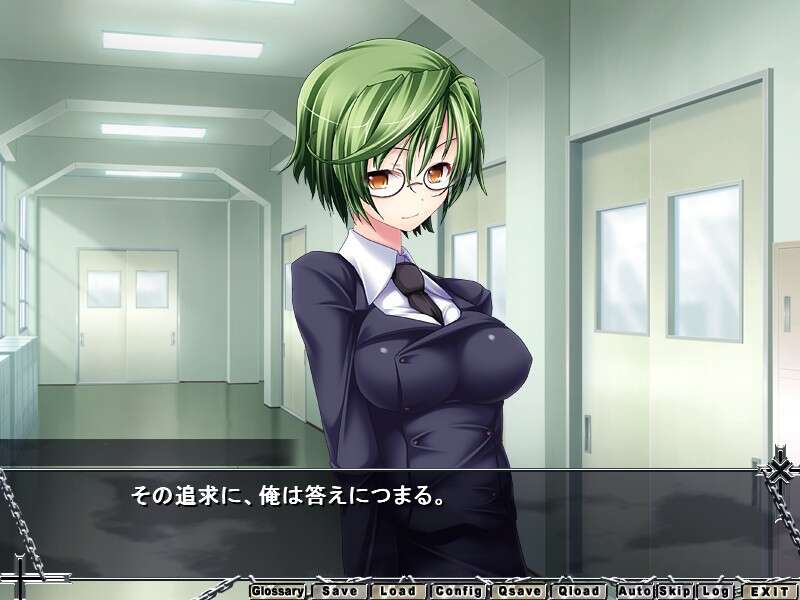
Task: Quick save with the Qsave button
Action: (x=519, y=590)
